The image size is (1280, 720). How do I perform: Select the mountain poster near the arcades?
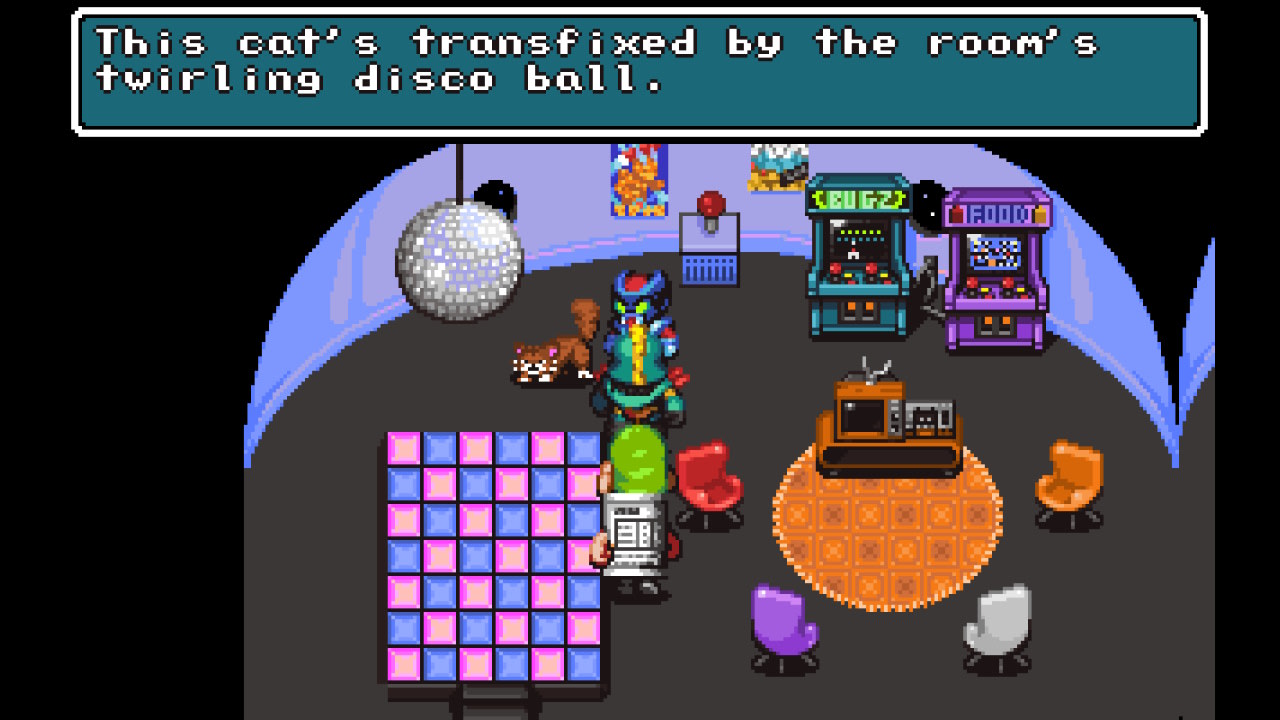tap(775, 165)
